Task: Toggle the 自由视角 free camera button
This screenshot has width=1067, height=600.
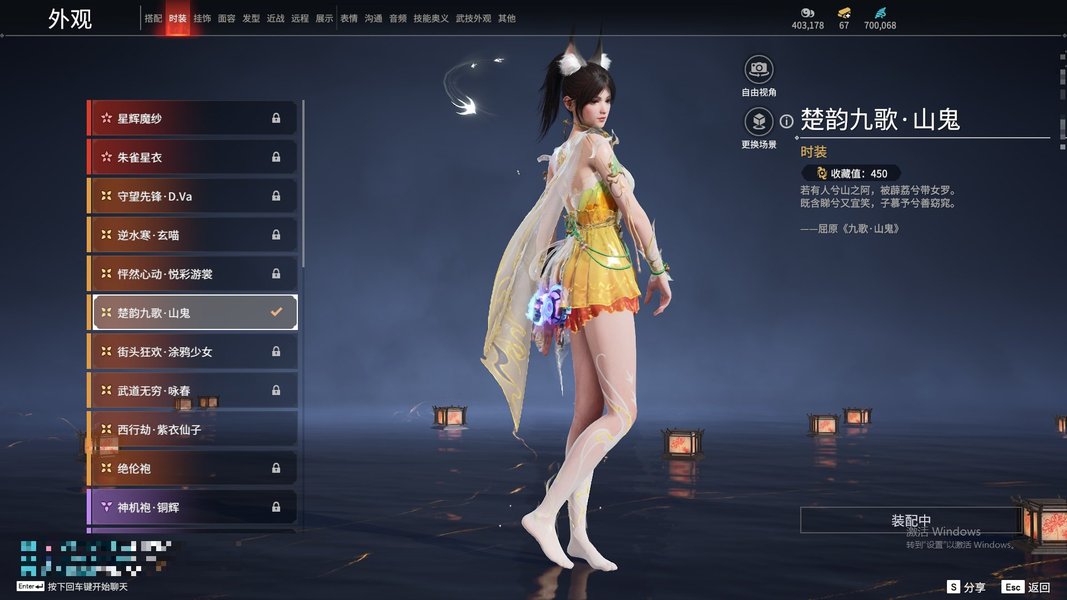Action: coord(759,70)
